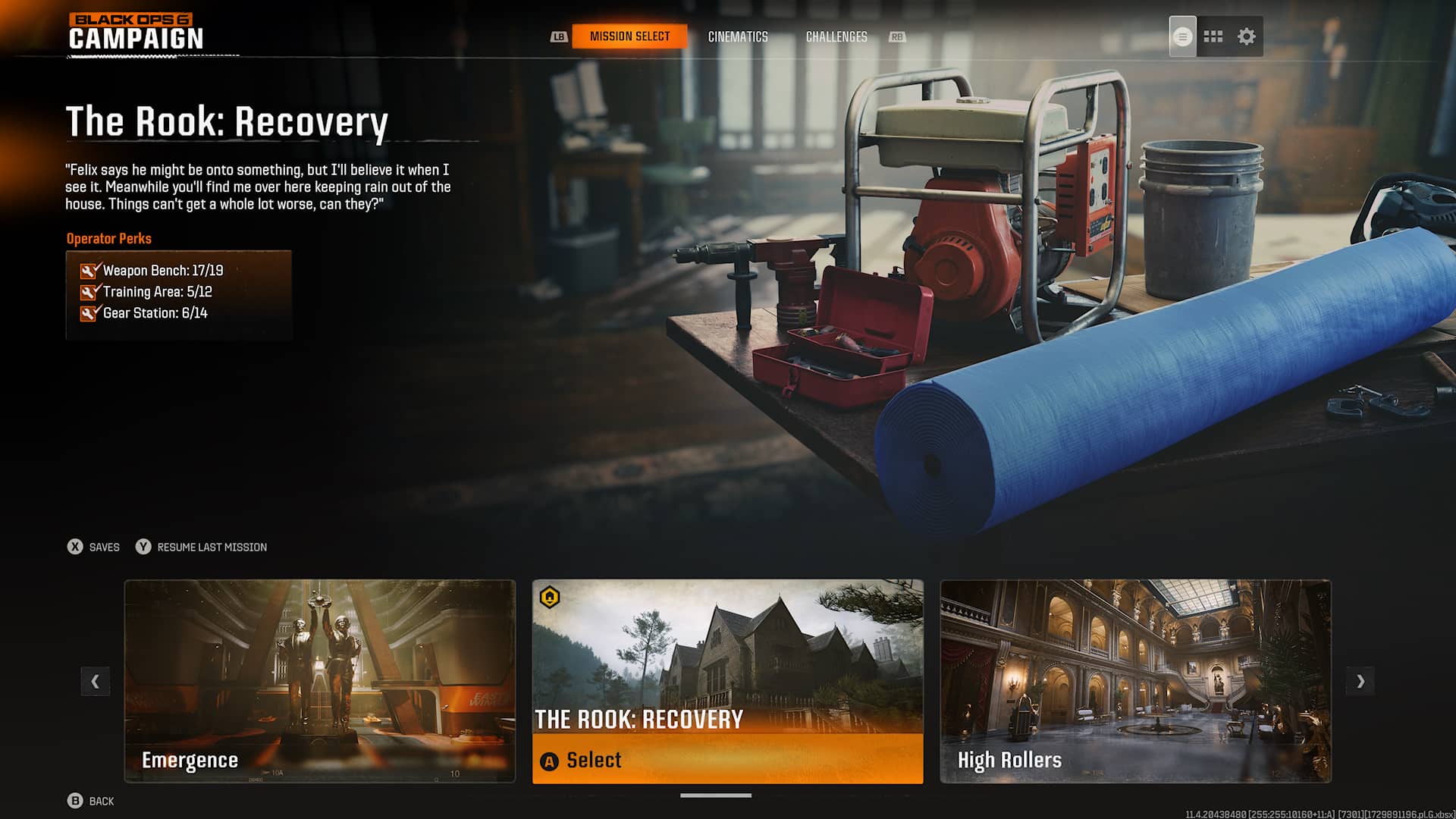Open the grid menu icon

1213,36
